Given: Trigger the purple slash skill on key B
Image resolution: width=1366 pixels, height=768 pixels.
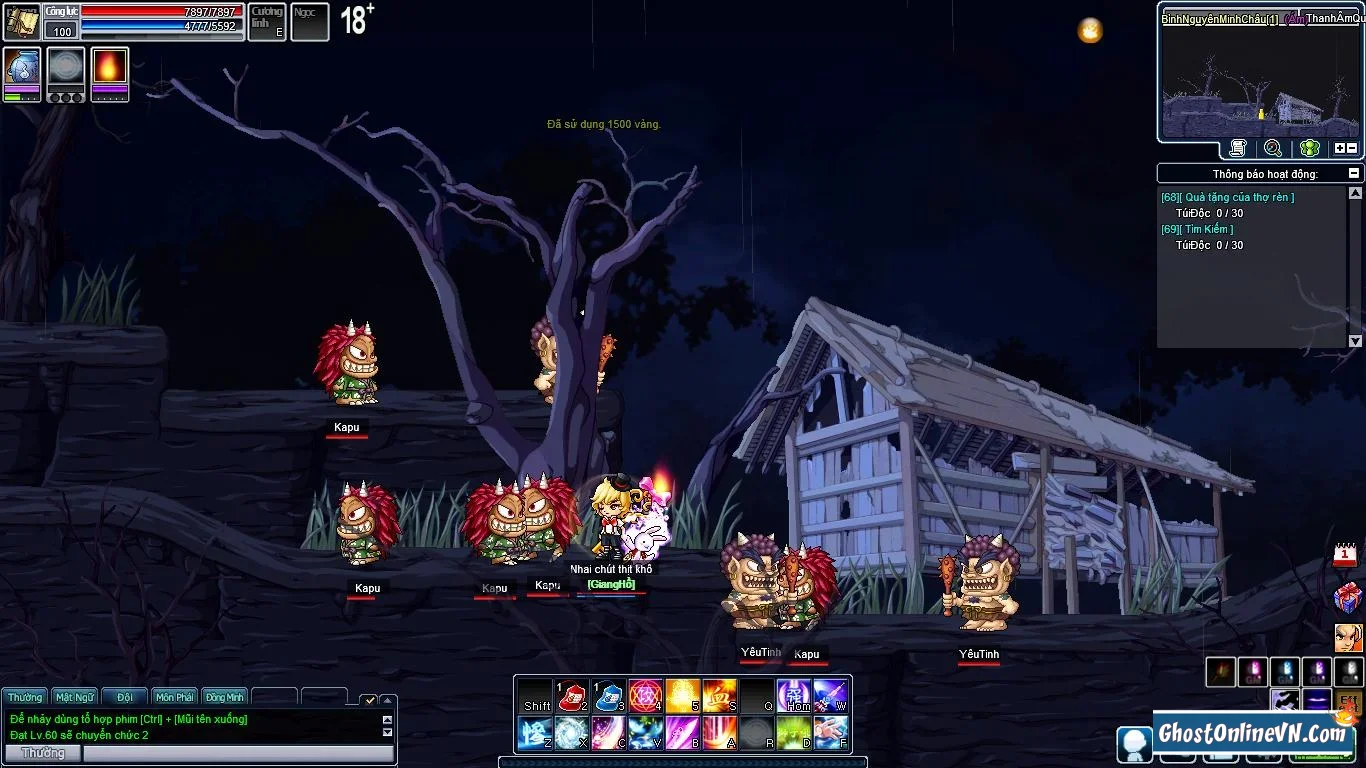Looking at the screenshot, I should point(683,733).
